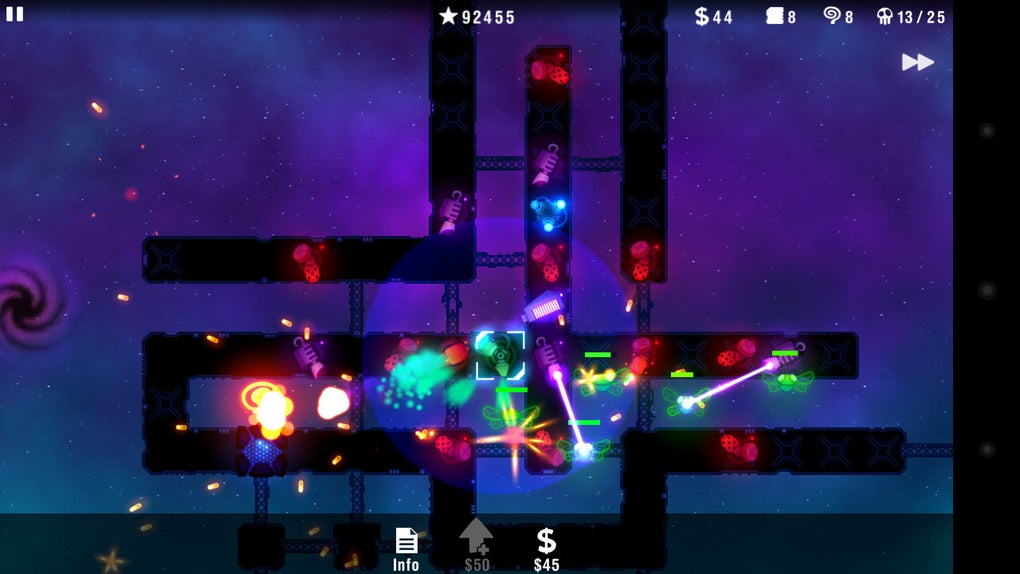The image size is (1020, 574).
Task: Sell the selected tower for $45
Action: (x=546, y=549)
